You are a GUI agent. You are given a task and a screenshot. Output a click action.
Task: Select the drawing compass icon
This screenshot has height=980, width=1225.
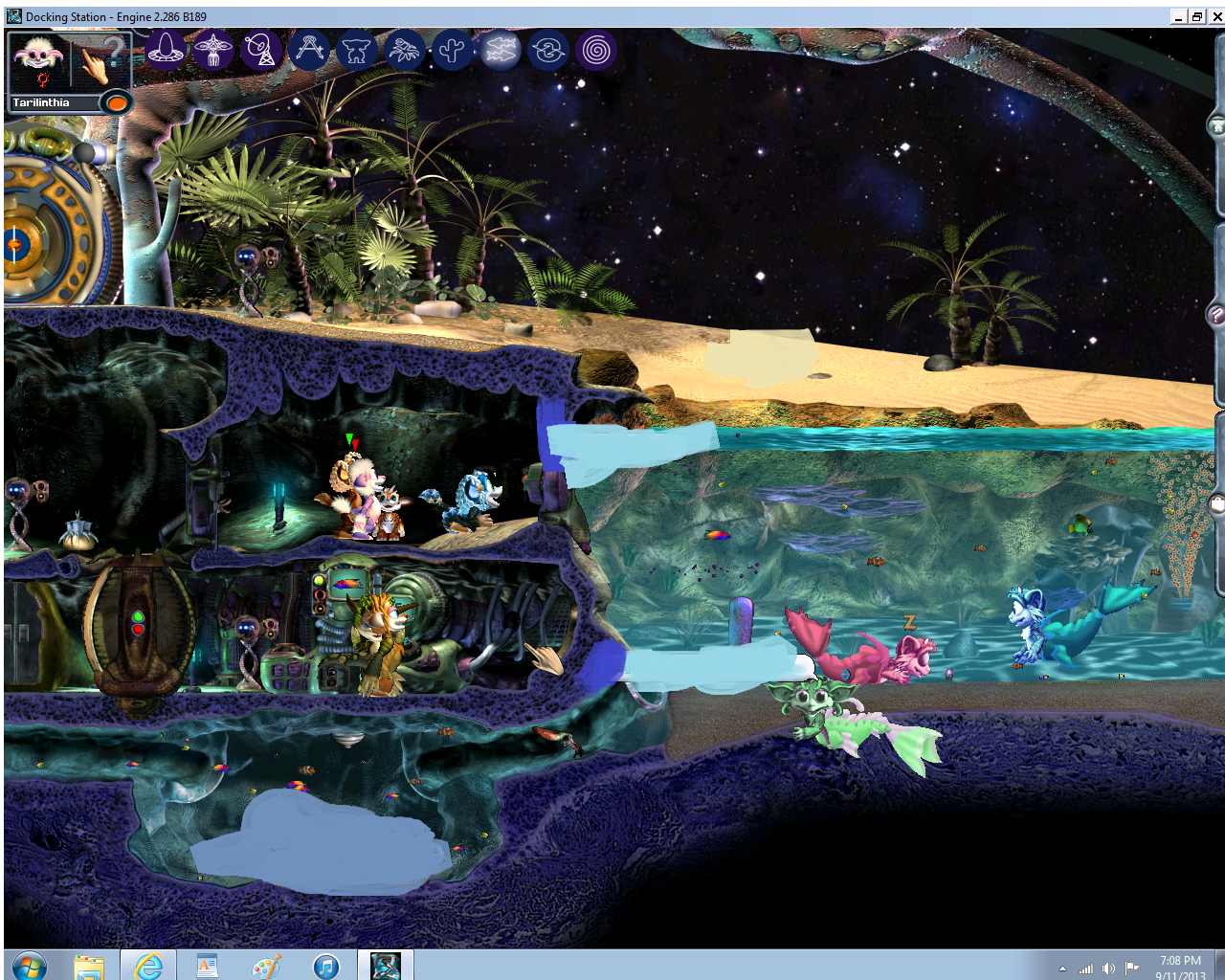click(309, 50)
